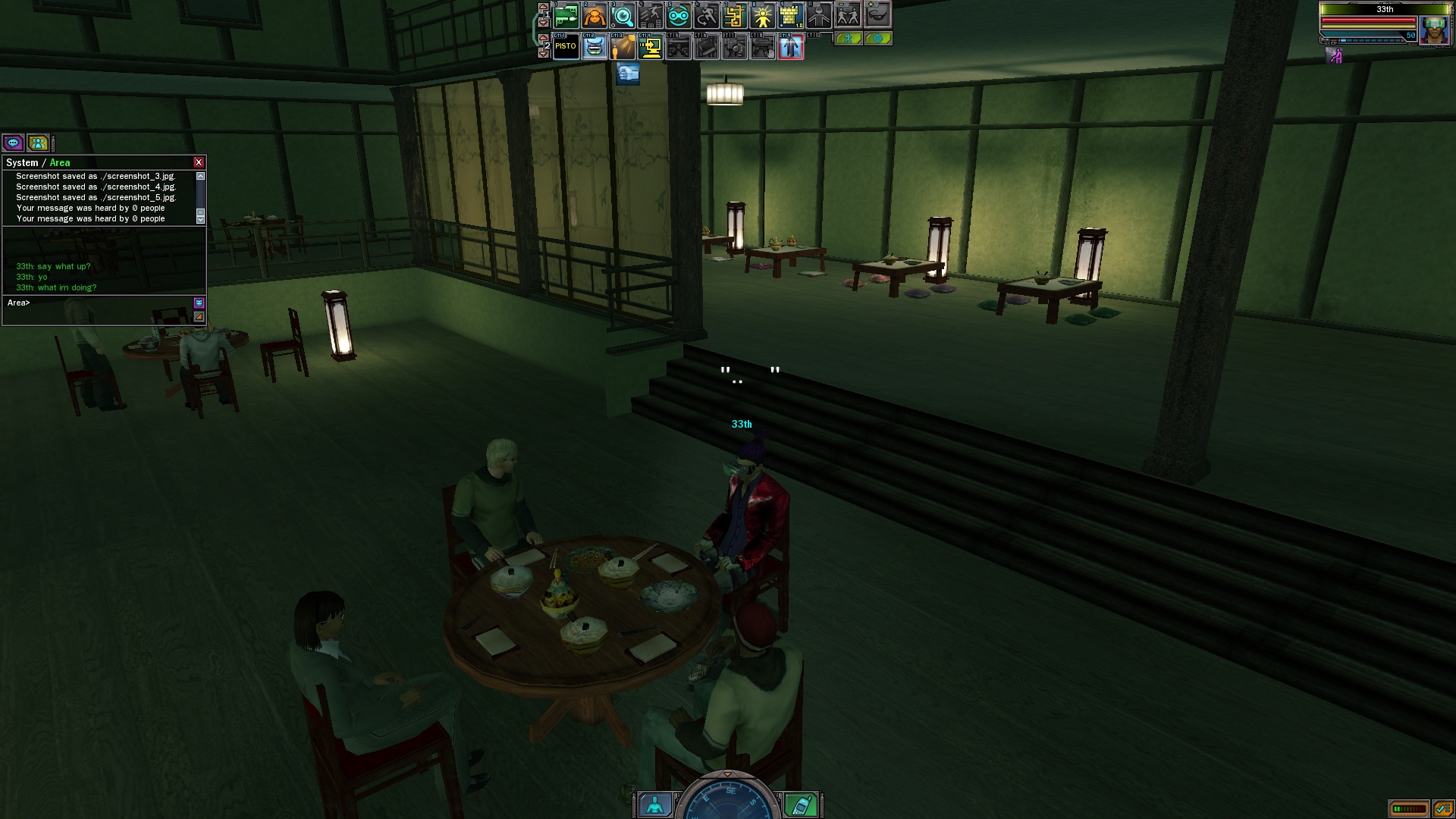Open the character body panel button
Image resolution: width=1456 pixels, height=819 pixels.
[654, 804]
